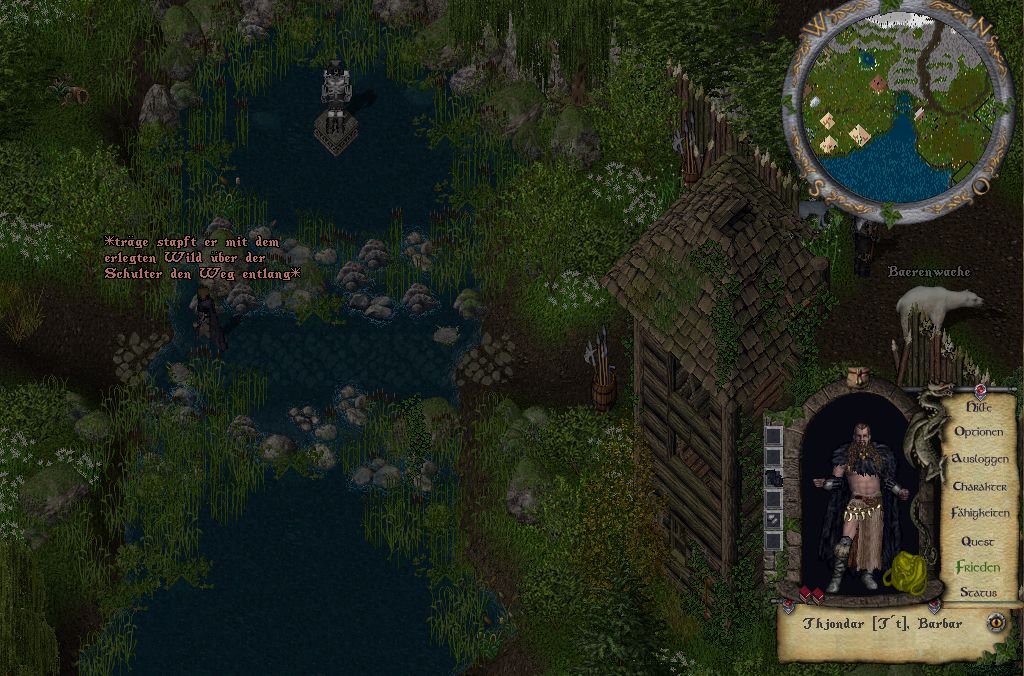Open the yellow backpack on the paperdoll
The height and width of the screenshot is (676, 1024).
pos(907,570)
